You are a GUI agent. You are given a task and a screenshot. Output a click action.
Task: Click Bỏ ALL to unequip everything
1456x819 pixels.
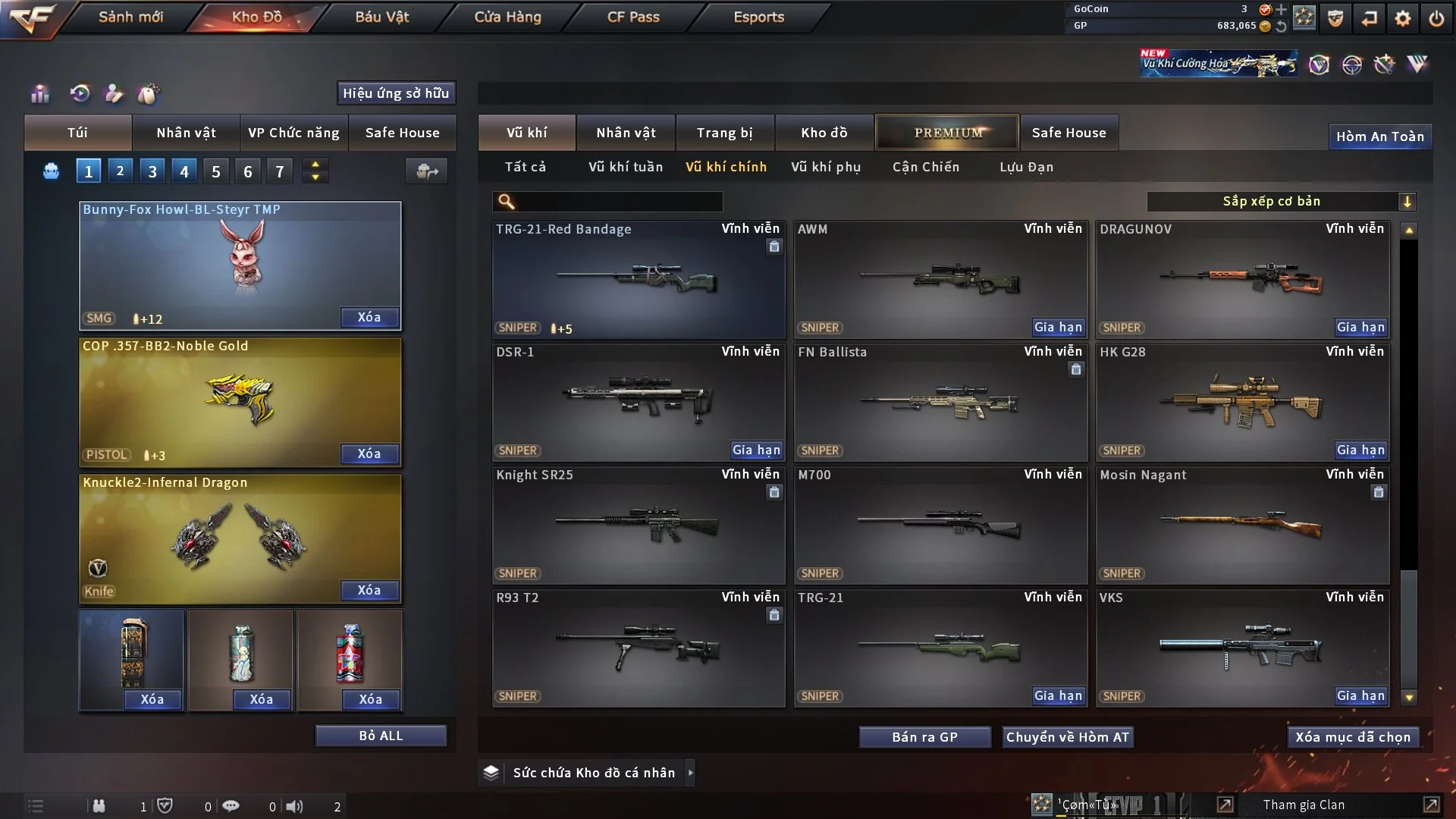click(x=381, y=736)
